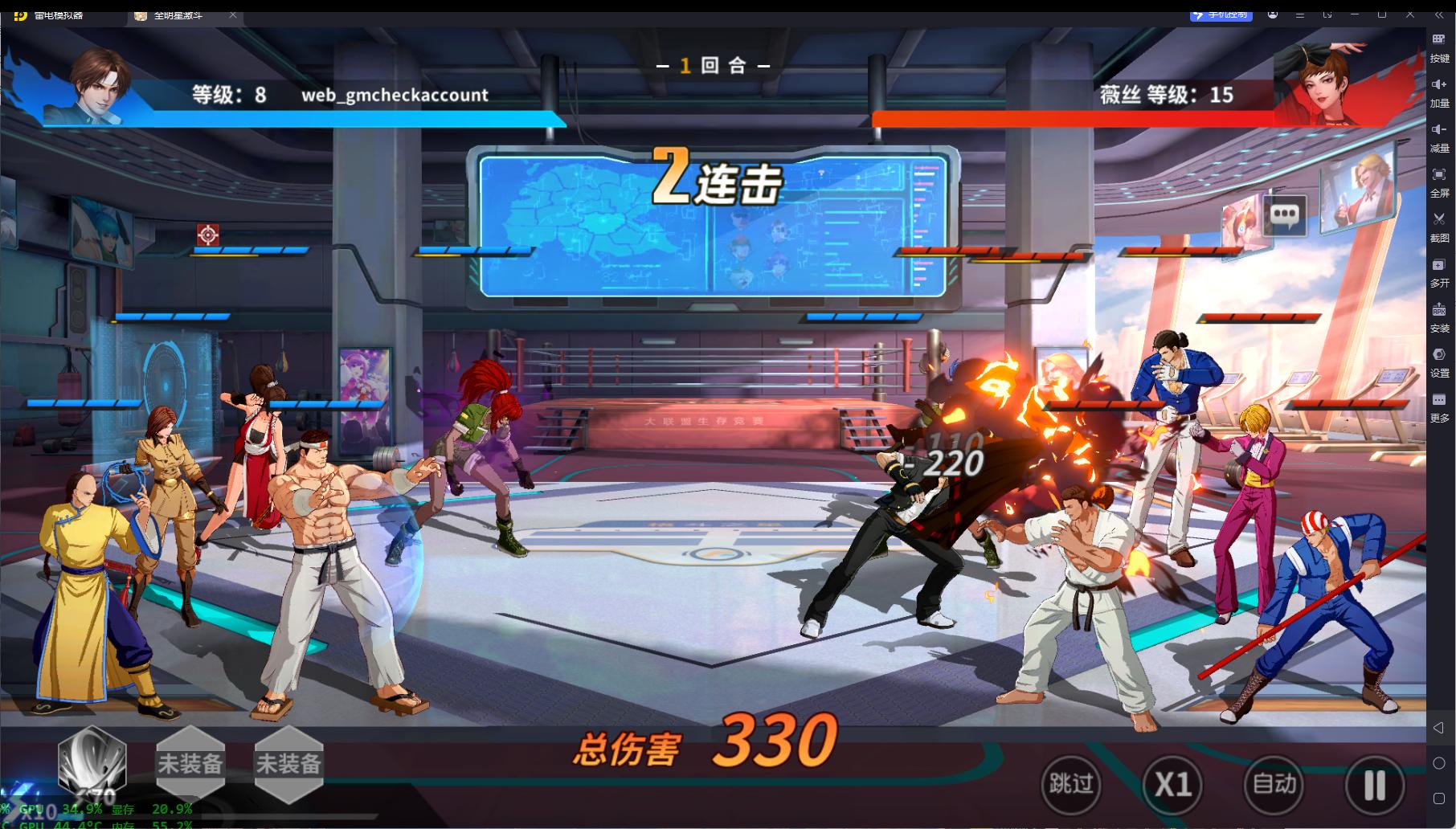Click the red target crosshair marker
Image resolution: width=1456 pixels, height=829 pixels.
[208, 235]
